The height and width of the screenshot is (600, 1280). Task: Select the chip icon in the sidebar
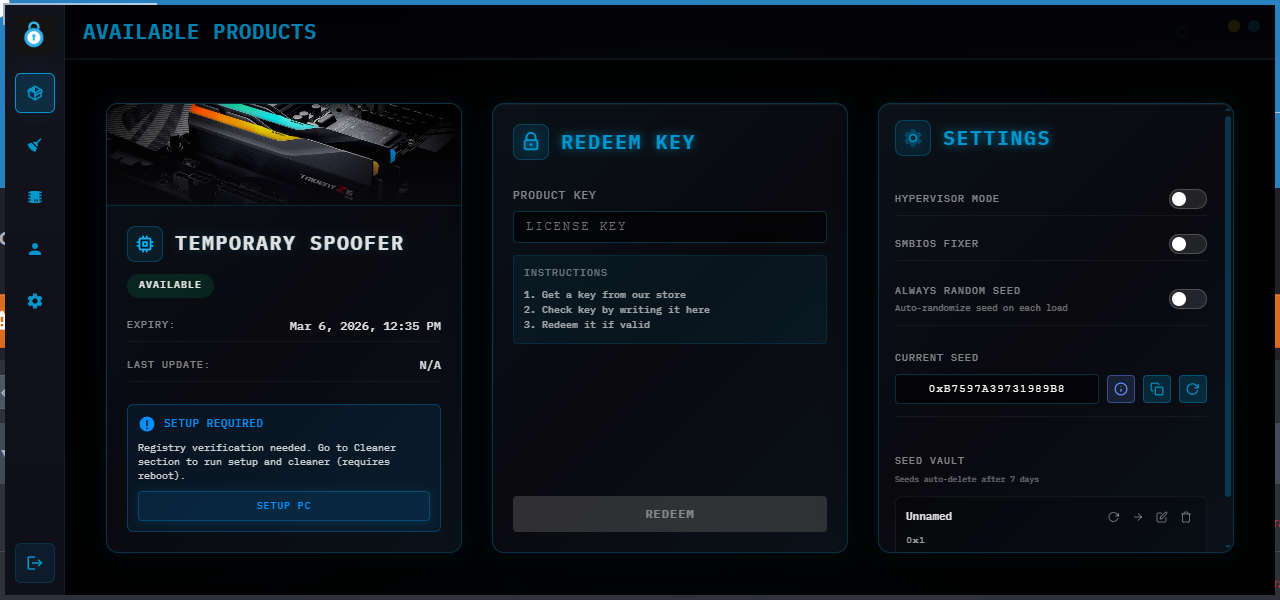[x=35, y=197]
